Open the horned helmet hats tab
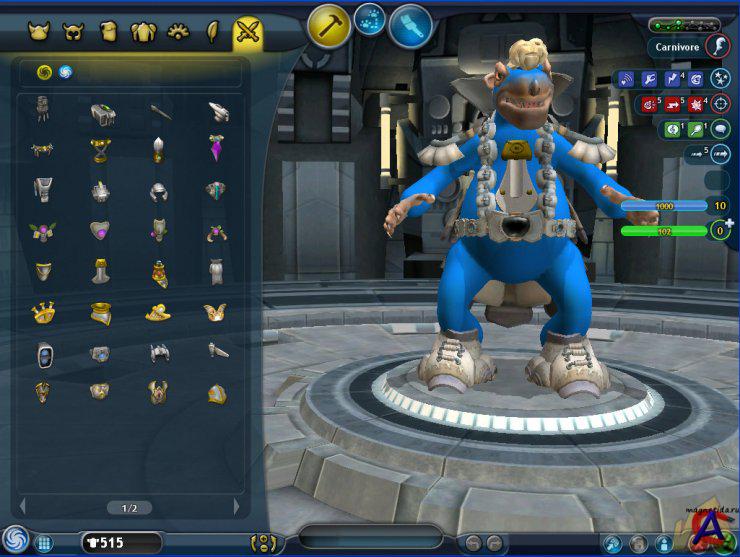This screenshot has height=557, width=740. point(41,32)
